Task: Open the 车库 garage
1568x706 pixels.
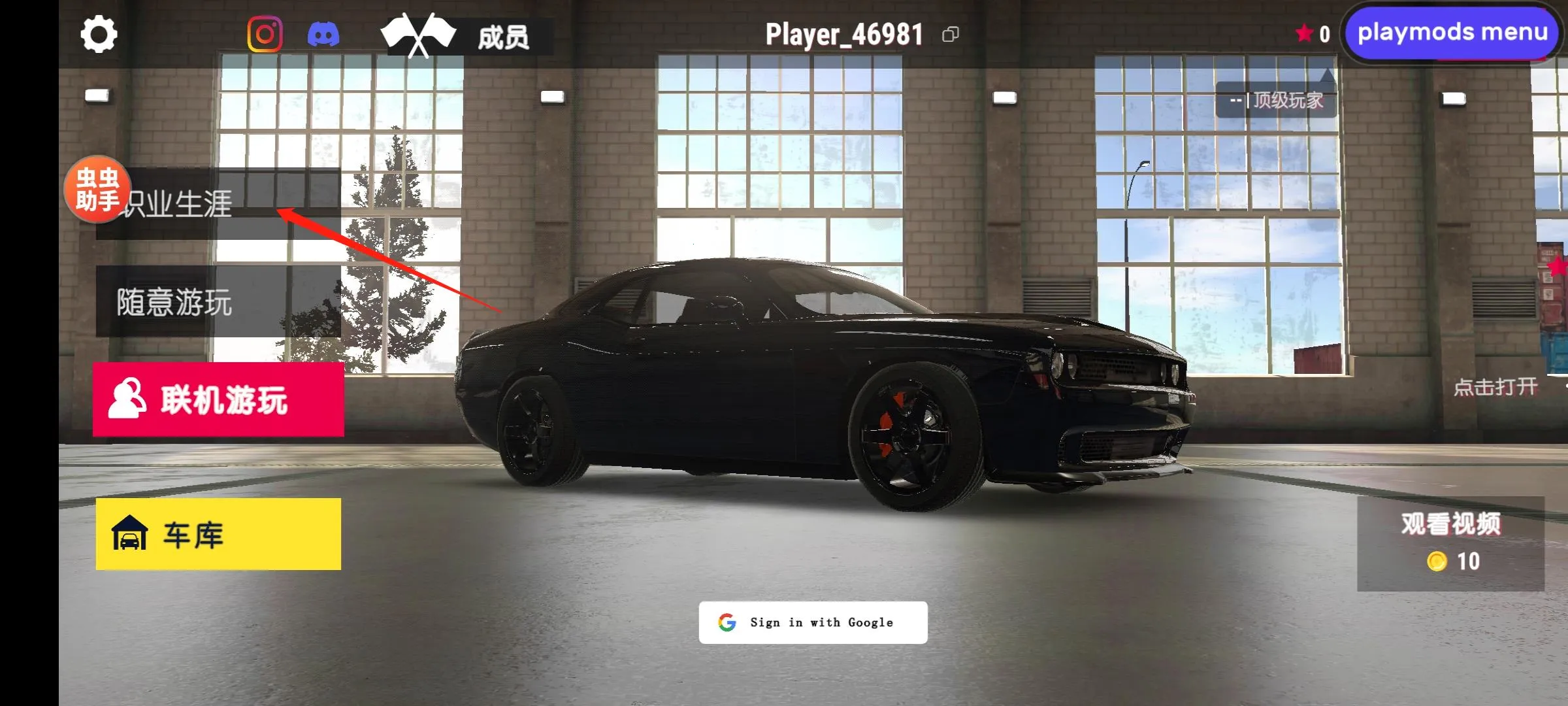Action: coord(193,533)
